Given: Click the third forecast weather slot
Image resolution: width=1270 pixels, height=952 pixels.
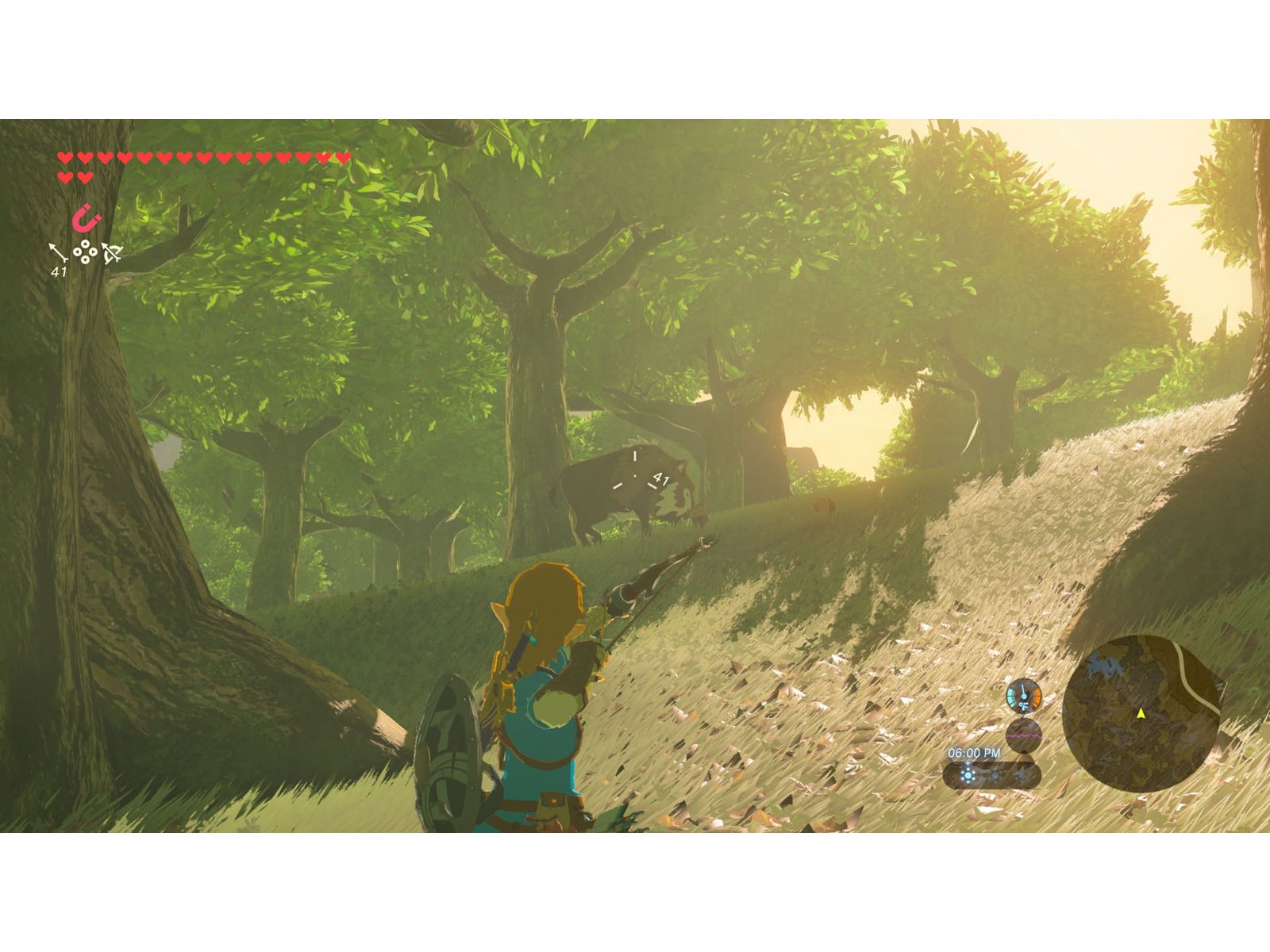Looking at the screenshot, I should point(1023,773).
